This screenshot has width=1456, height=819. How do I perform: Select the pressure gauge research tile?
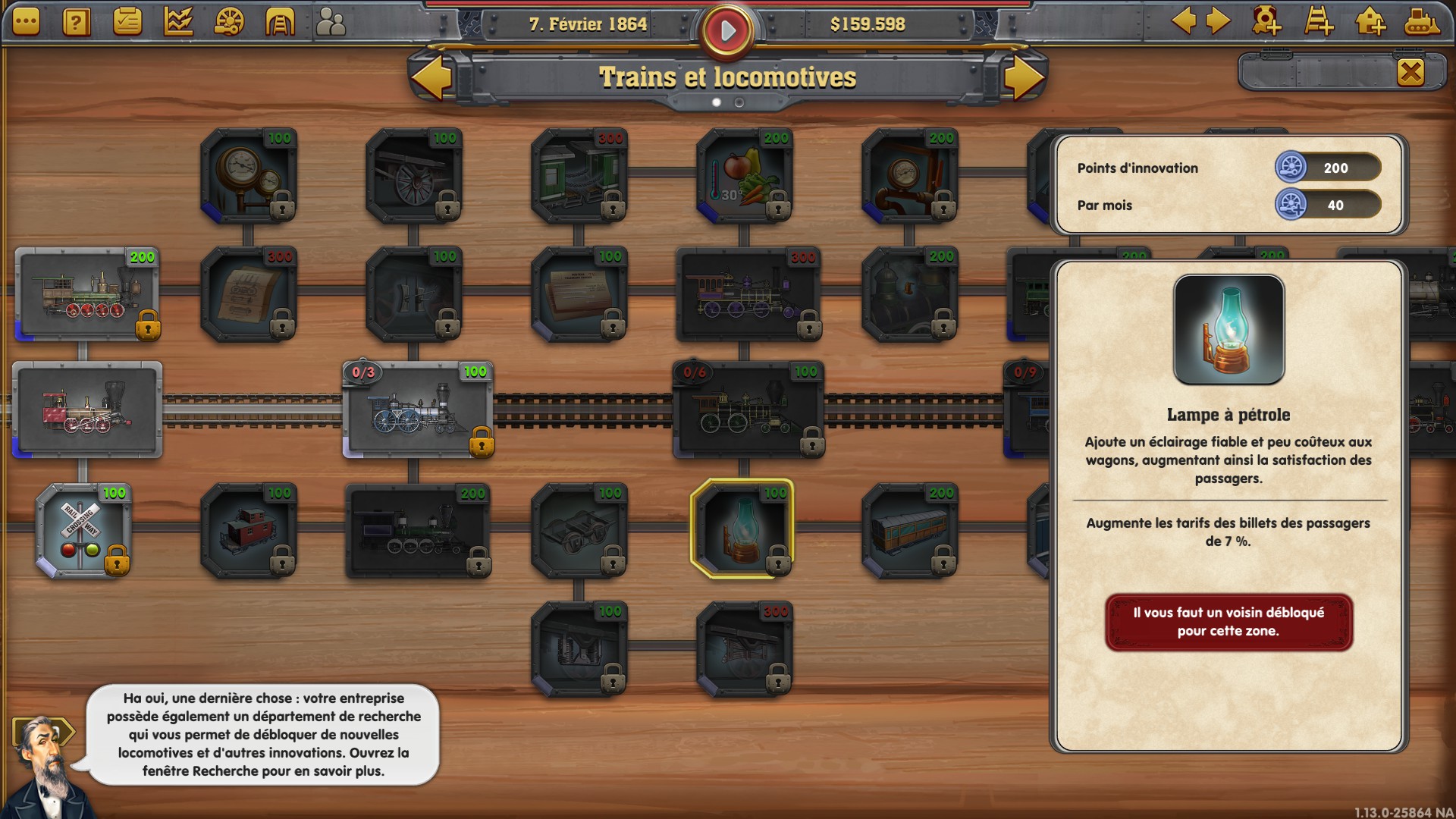tap(249, 176)
